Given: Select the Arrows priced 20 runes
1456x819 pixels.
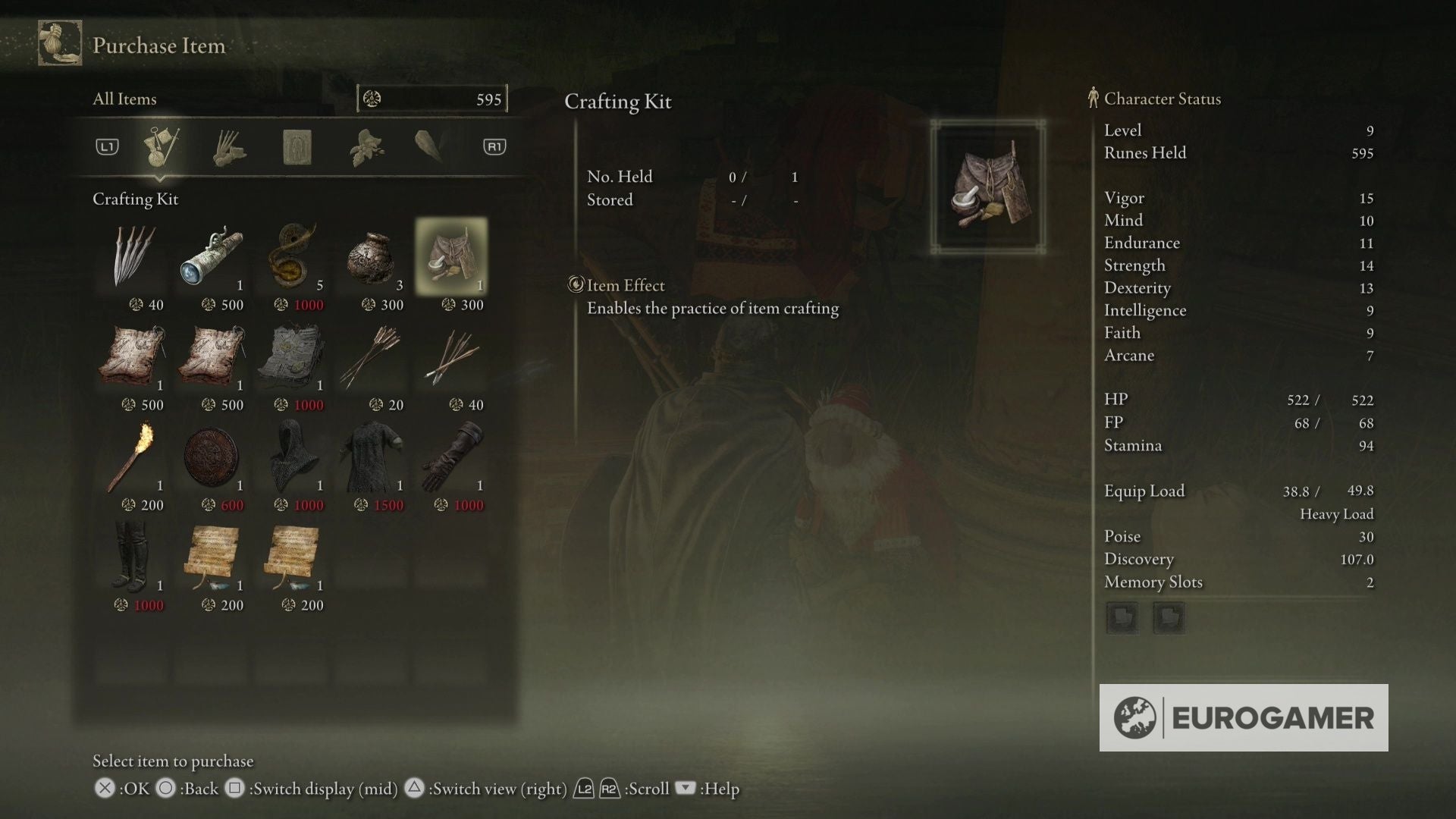Looking at the screenshot, I should 372,358.
